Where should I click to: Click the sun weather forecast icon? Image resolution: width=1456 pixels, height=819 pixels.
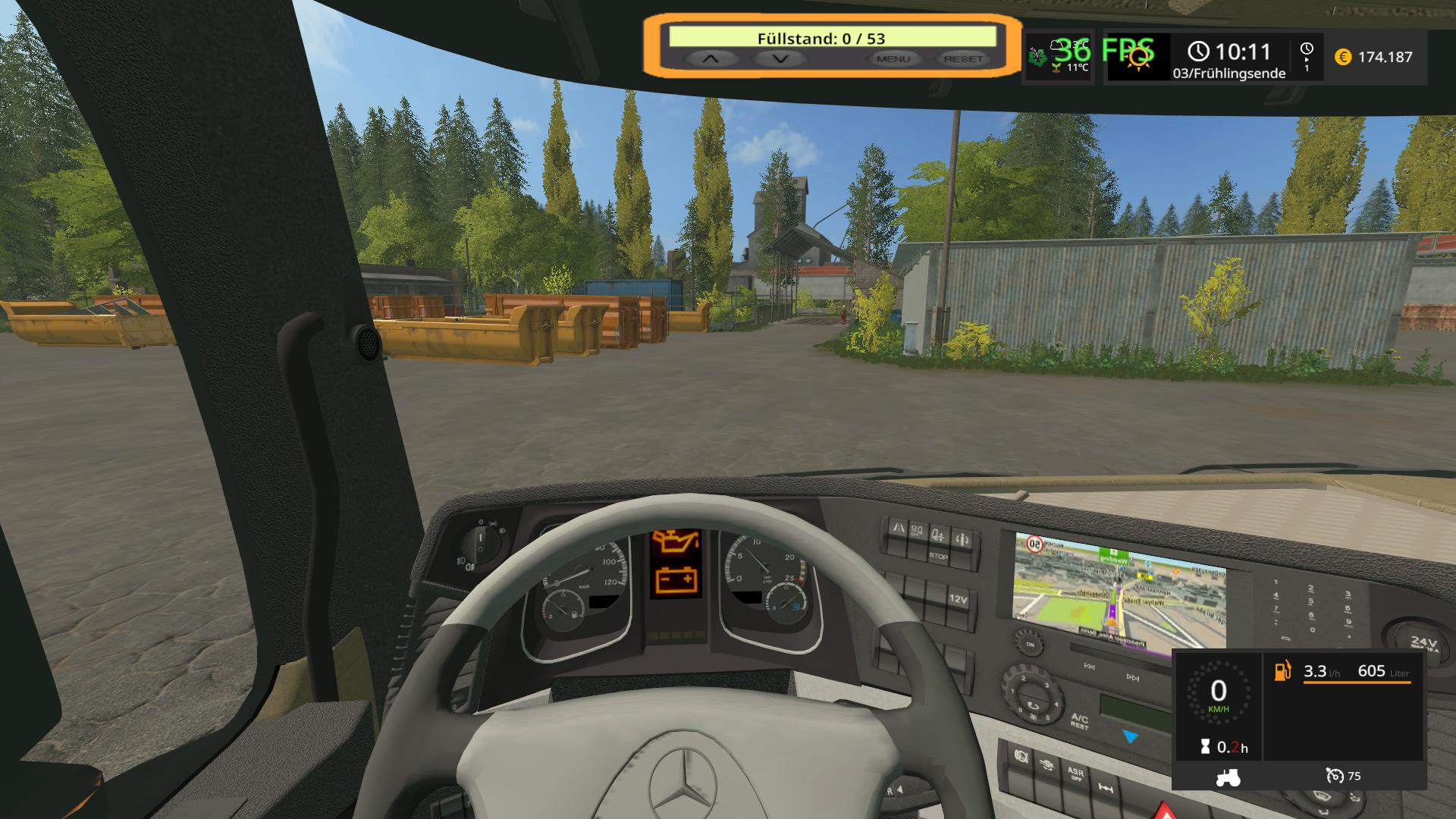point(1138,58)
